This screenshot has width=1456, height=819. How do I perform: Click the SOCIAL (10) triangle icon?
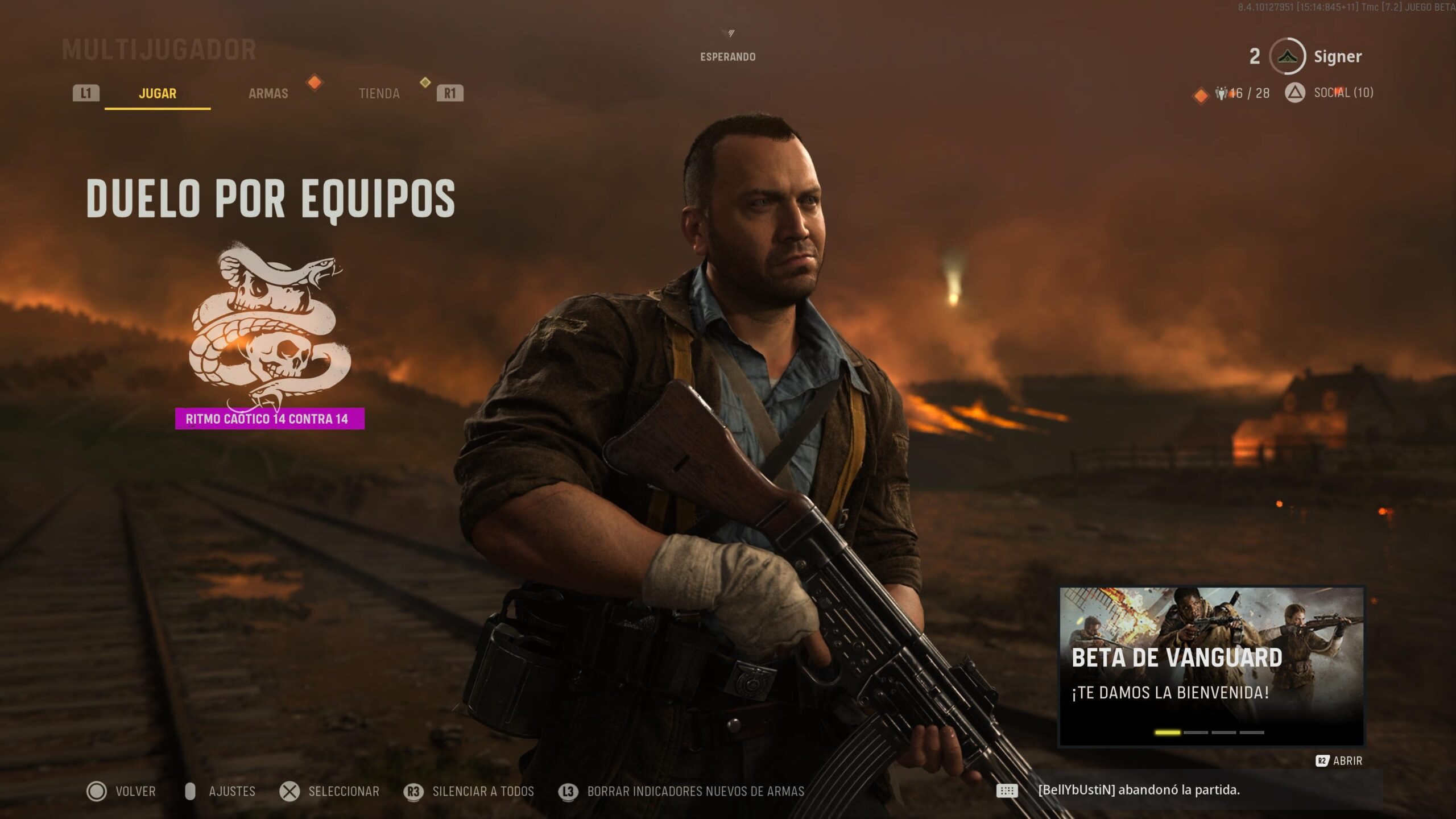point(1296,93)
